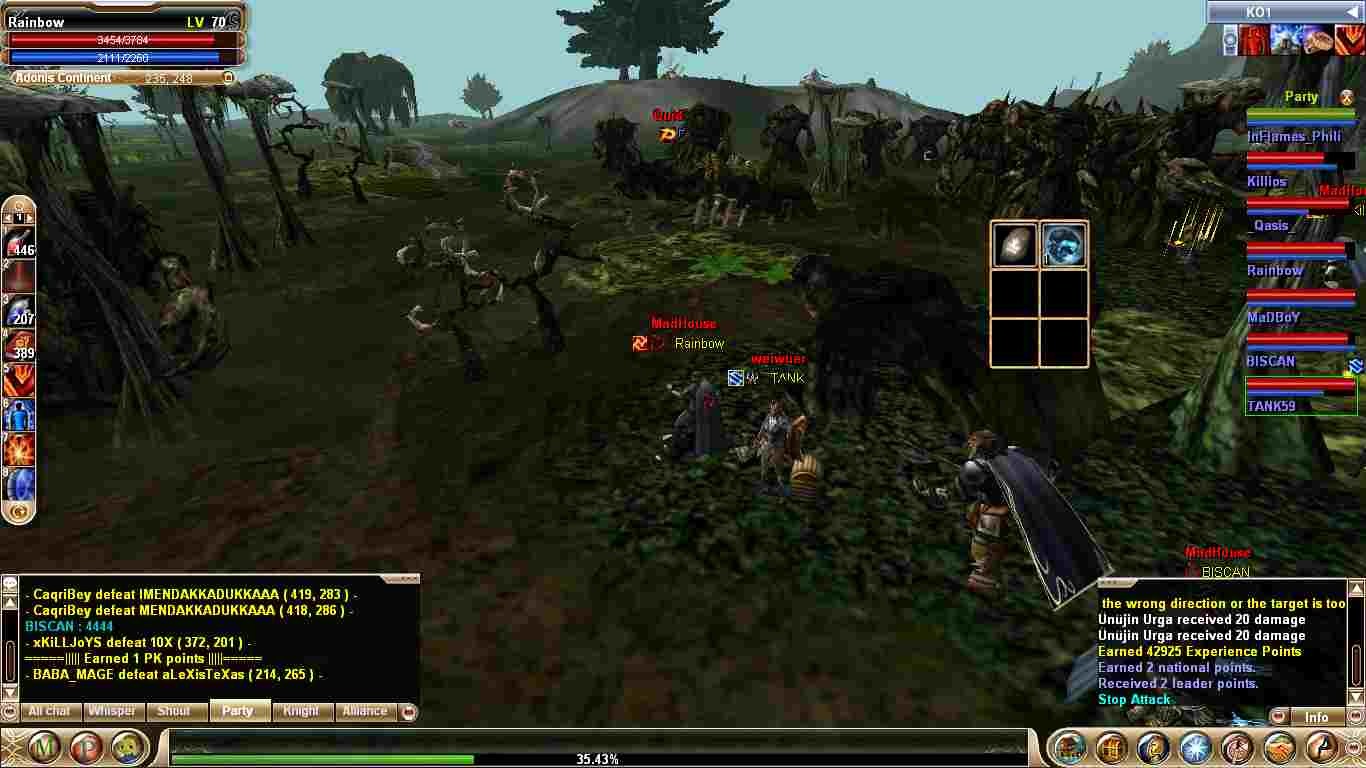Collapse the KO1 panel with the arrow
This screenshot has width=1366, height=768.
pos(1353,12)
